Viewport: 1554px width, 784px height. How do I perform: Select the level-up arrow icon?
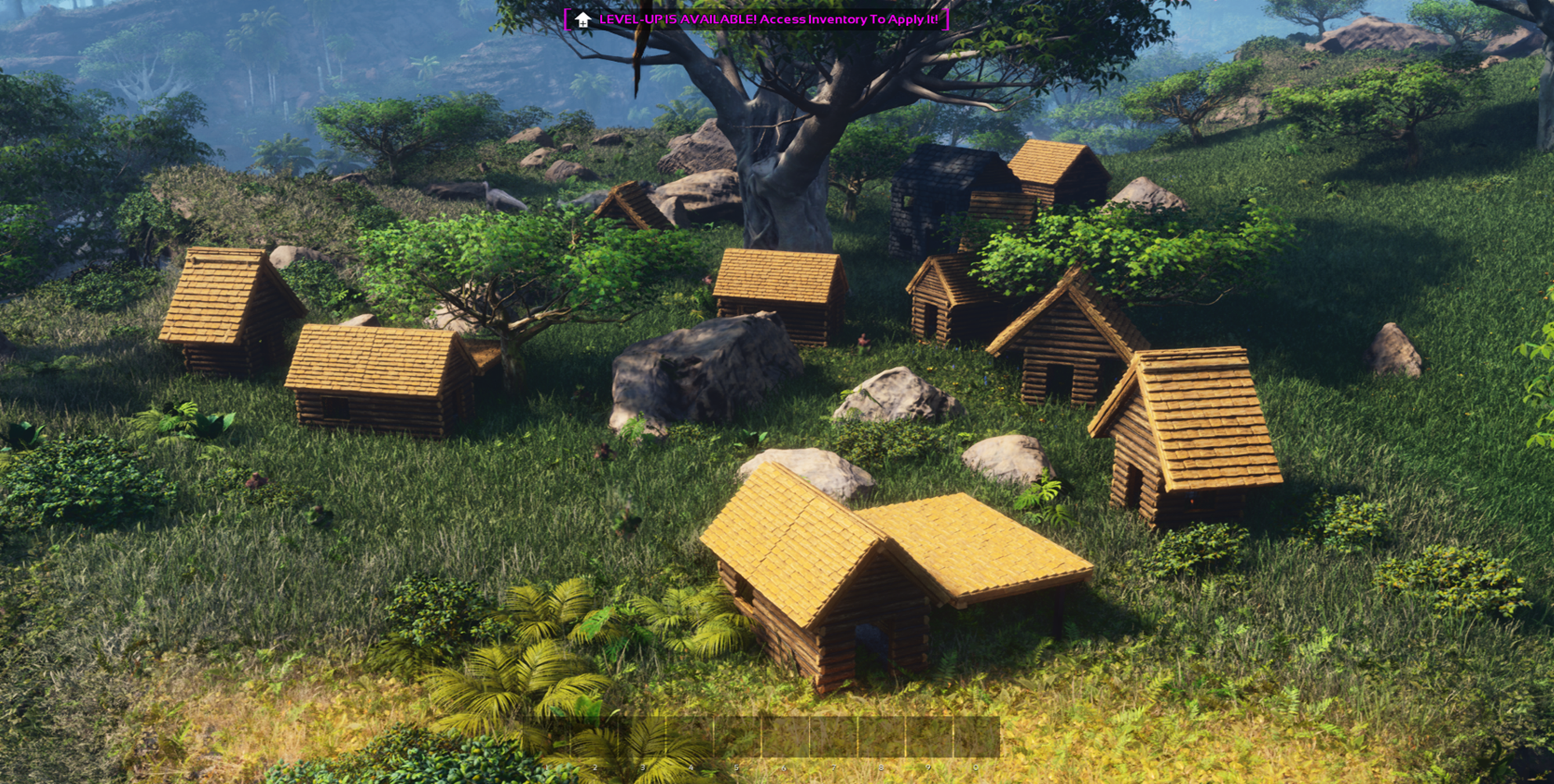point(583,20)
